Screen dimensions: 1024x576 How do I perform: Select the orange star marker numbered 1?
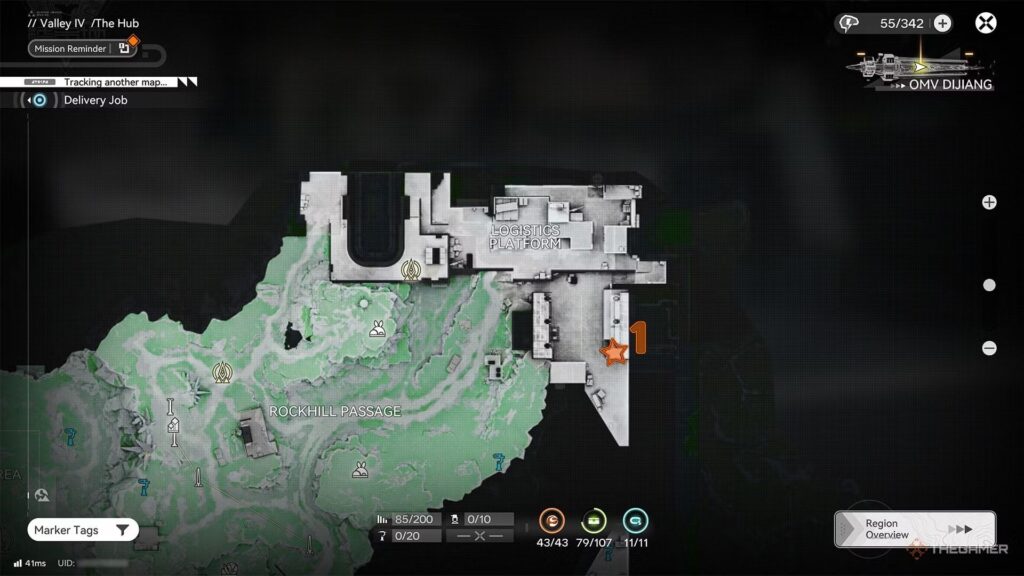(x=613, y=351)
